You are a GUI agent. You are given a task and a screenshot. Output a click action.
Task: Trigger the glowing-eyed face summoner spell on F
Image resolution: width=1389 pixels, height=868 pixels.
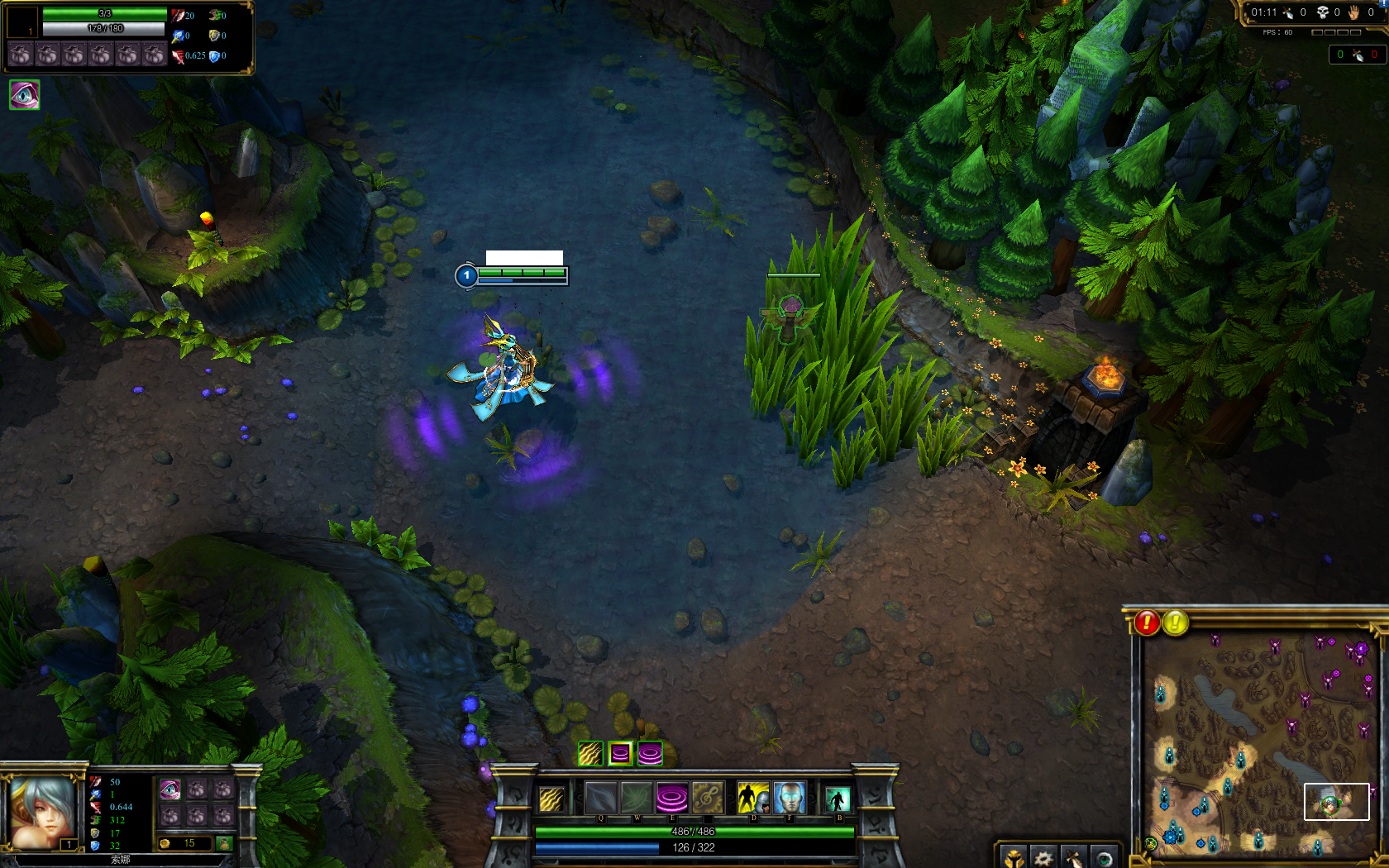tap(789, 798)
